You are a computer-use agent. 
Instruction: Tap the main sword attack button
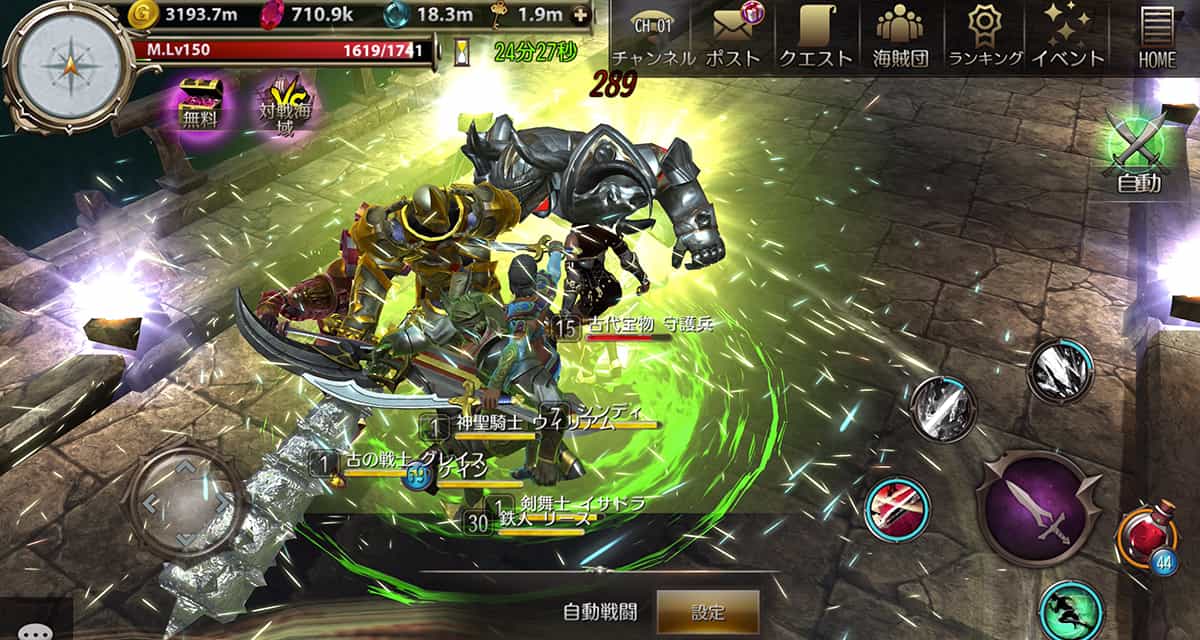pyautogui.click(x=1035, y=507)
